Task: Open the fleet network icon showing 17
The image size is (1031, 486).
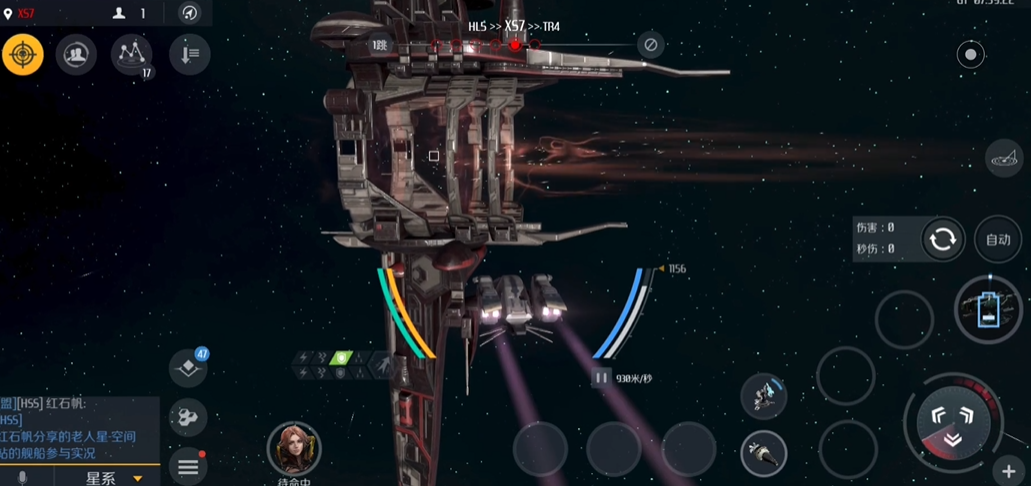Action: pos(131,54)
